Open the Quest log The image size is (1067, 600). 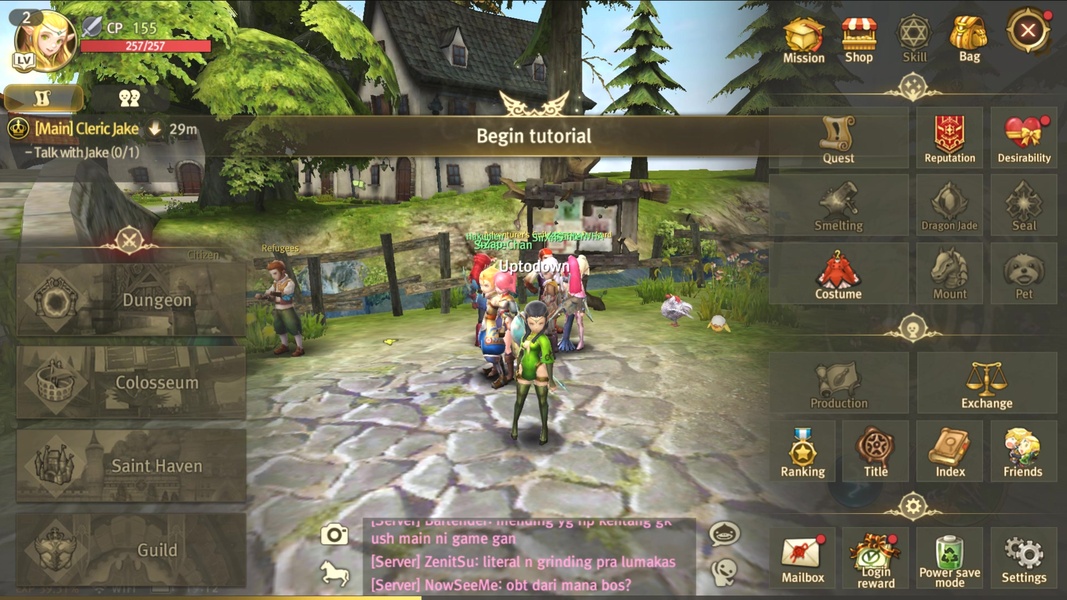coord(838,139)
